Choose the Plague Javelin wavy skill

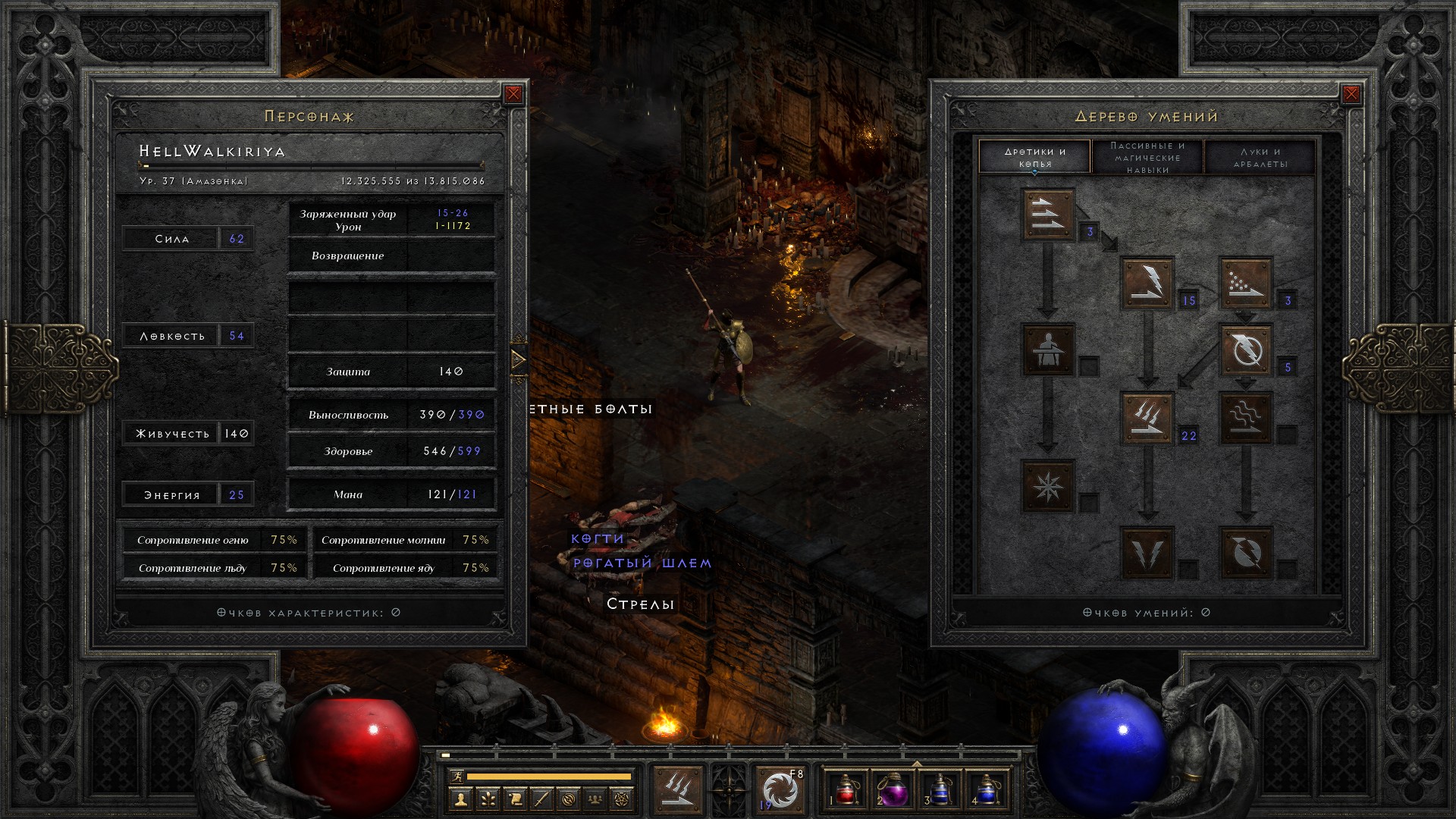tap(1245, 417)
